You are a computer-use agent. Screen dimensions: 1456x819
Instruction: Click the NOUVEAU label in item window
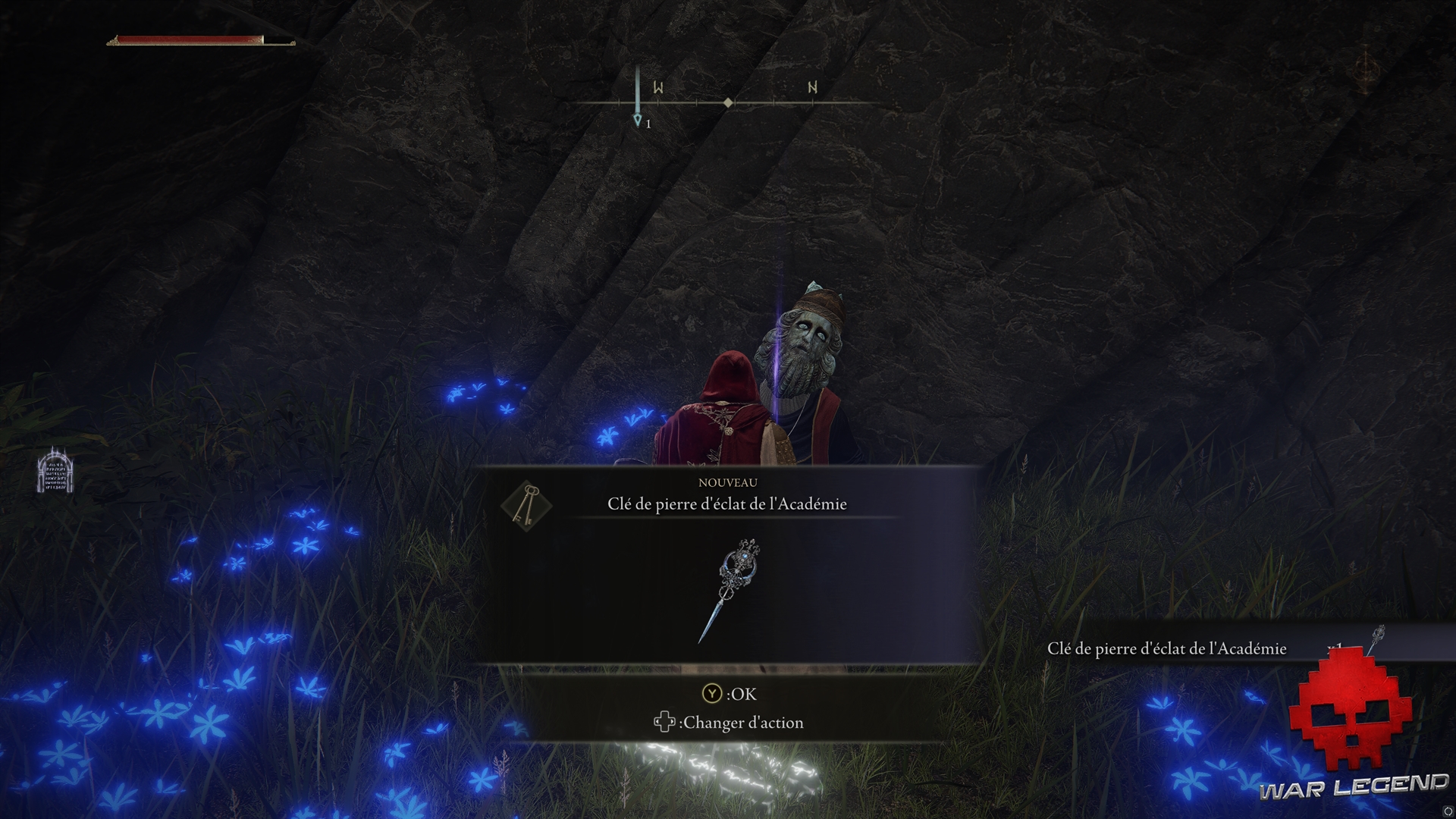pyautogui.click(x=726, y=482)
